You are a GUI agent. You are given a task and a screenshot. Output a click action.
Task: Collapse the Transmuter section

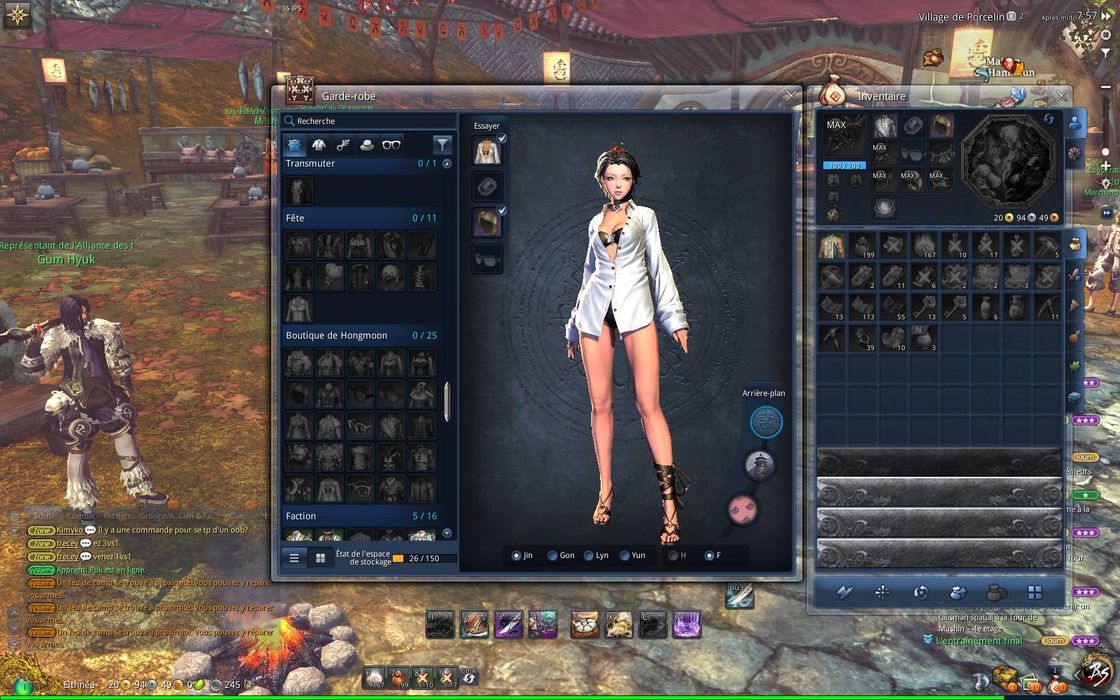(x=447, y=163)
